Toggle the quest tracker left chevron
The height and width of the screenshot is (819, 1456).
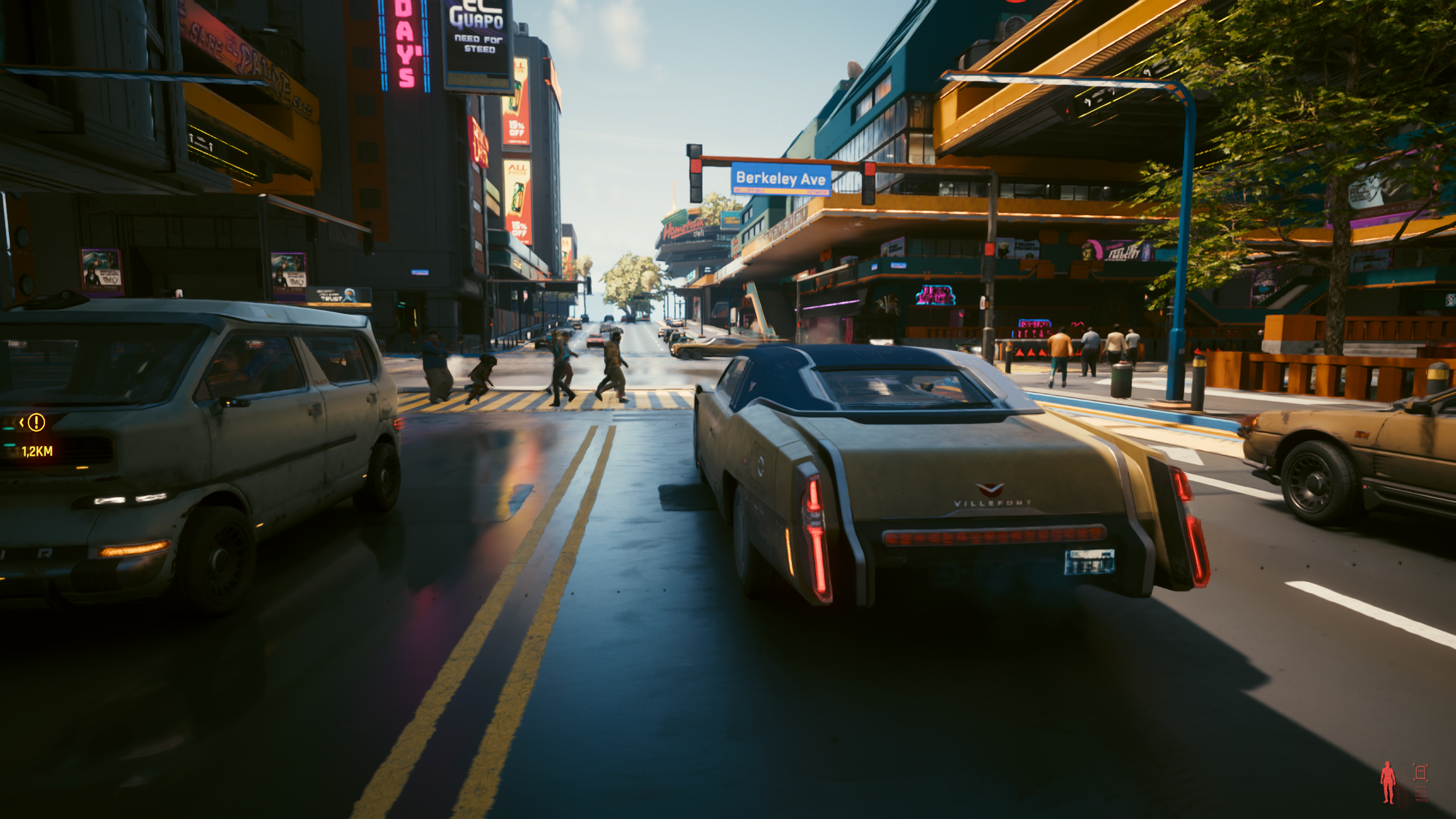(21, 422)
